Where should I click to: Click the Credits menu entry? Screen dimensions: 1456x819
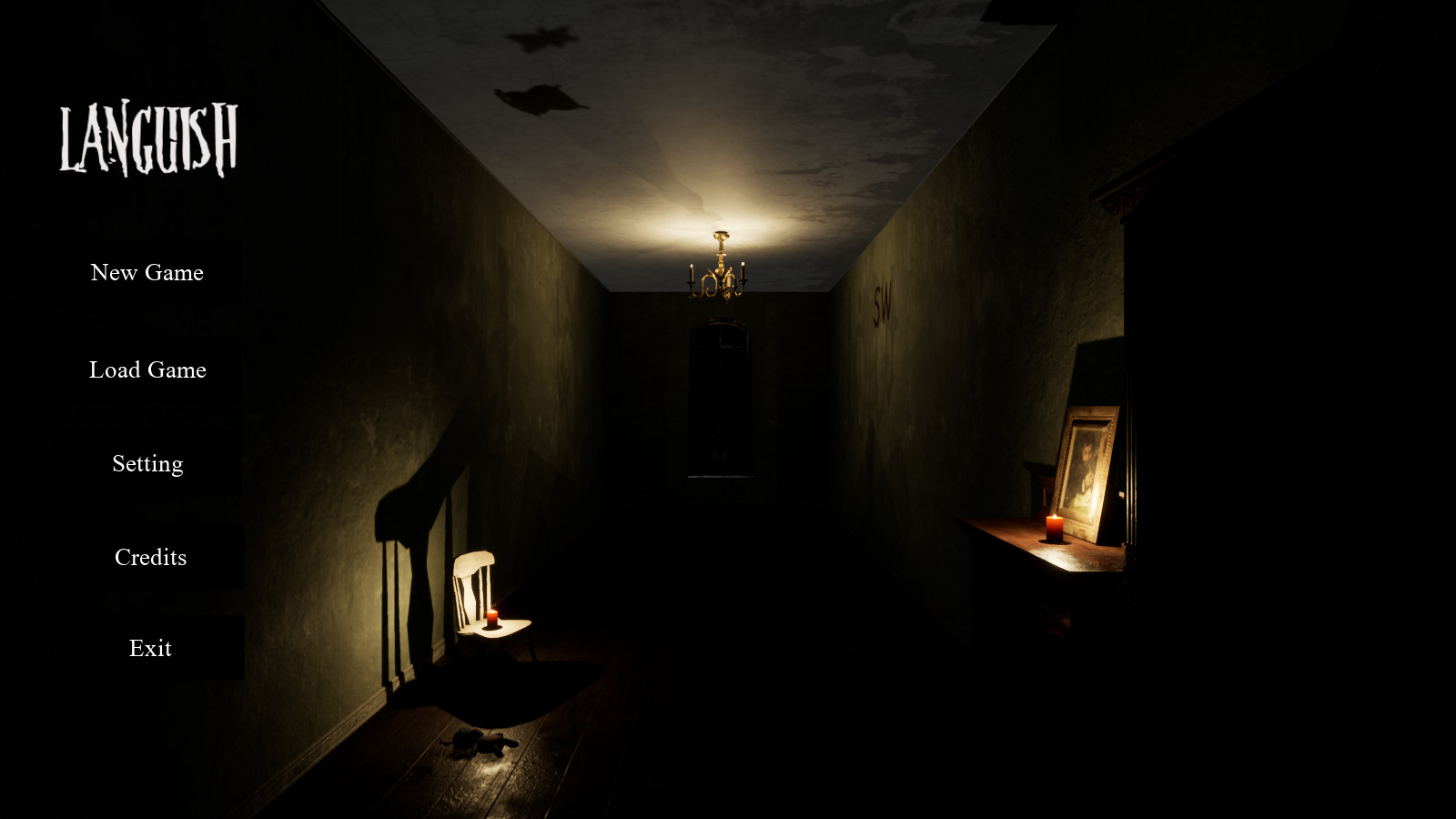[x=150, y=556]
